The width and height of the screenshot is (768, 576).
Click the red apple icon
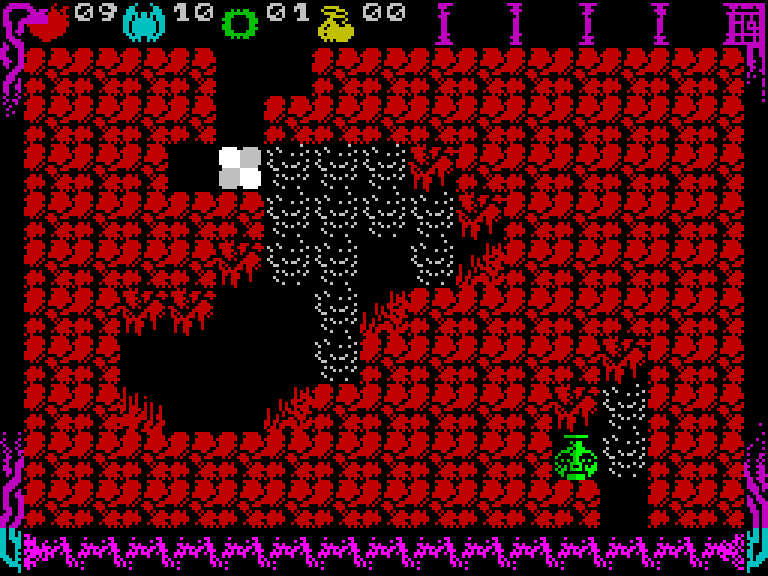47,22
